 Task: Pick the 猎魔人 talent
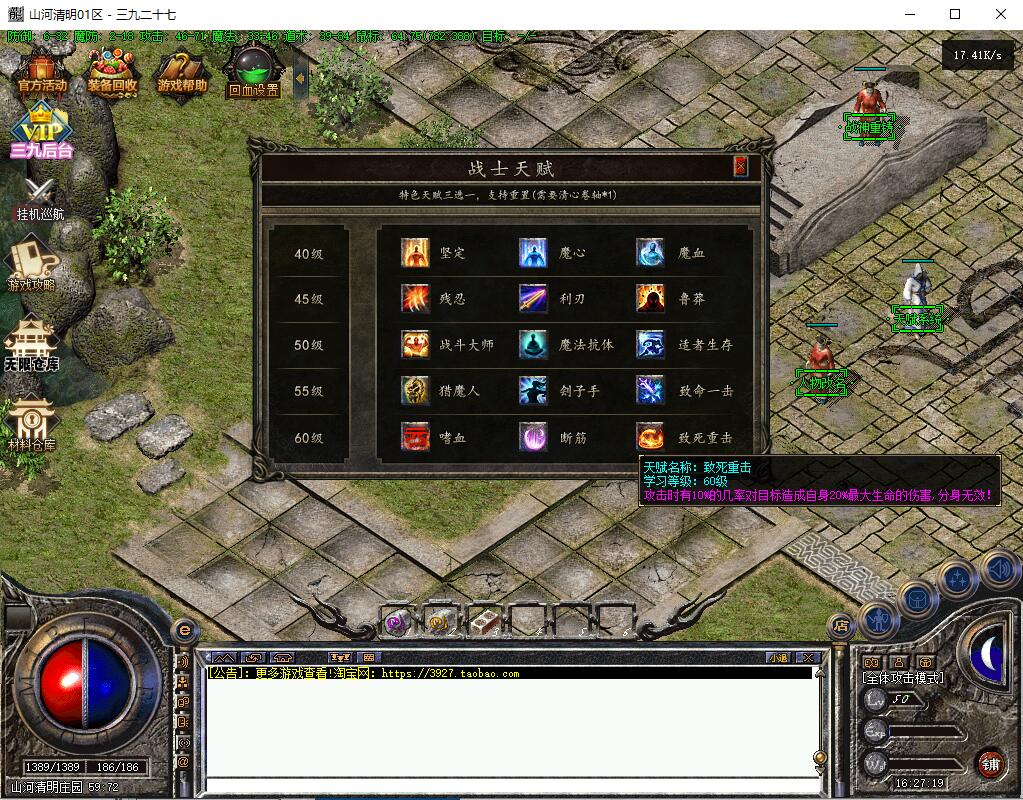pos(415,391)
